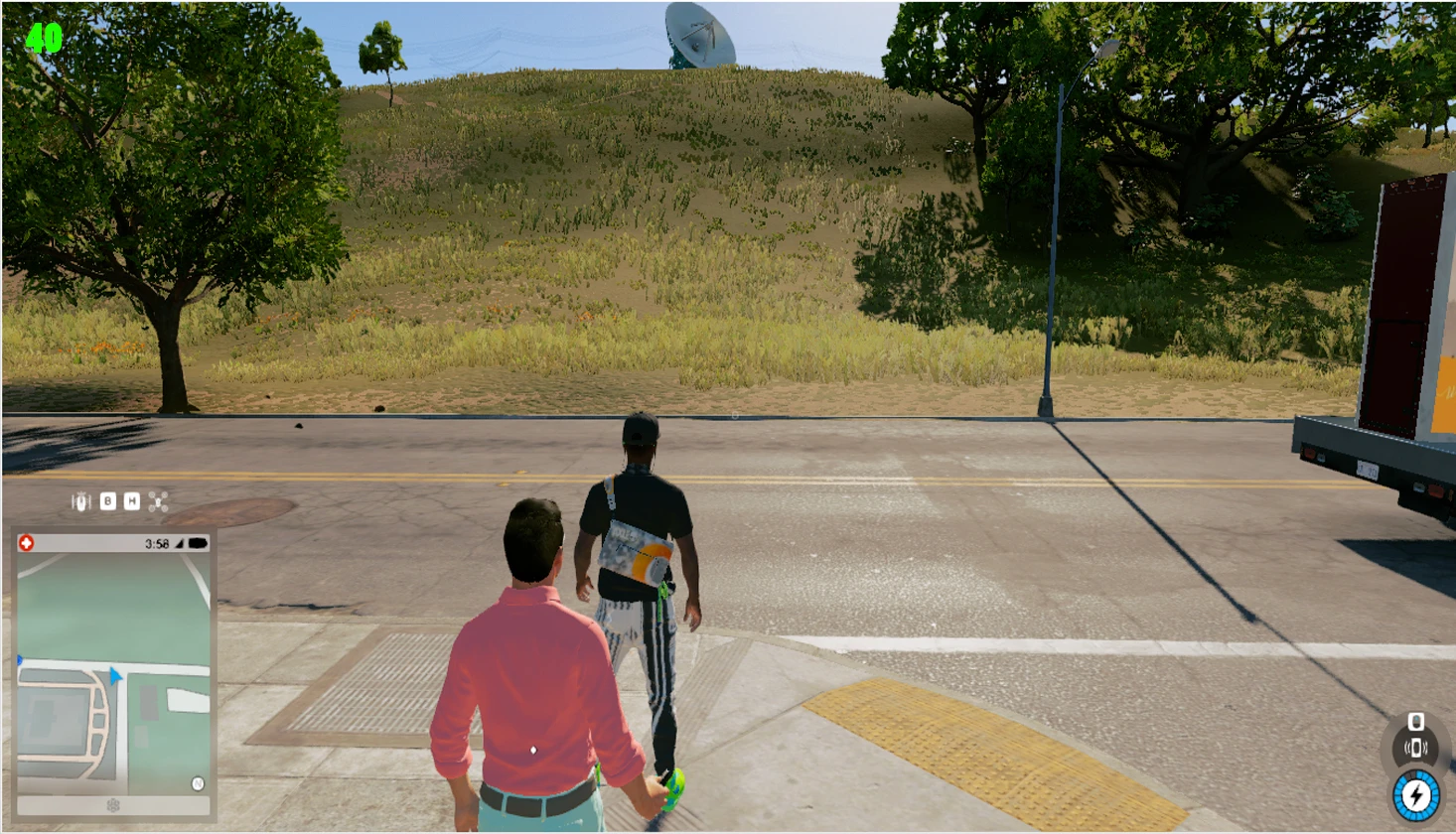This screenshot has width=1456, height=834.
Task: Click the botnet lightning bolt icon
Action: point(1415,792)
